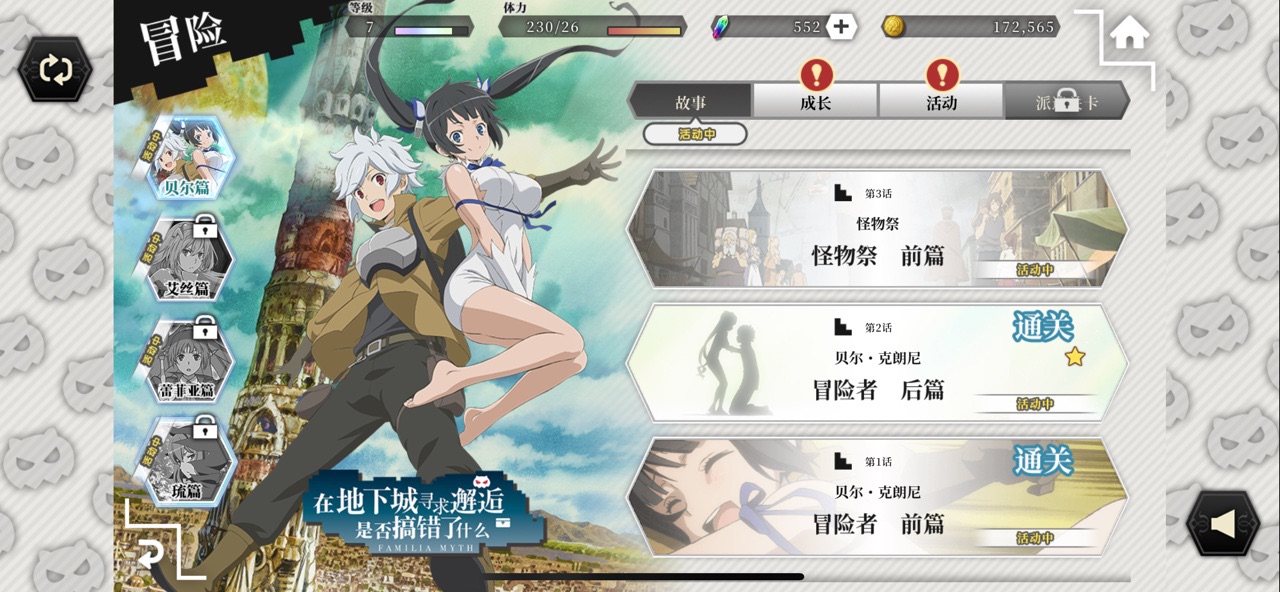The image size is (1280, 592).
Task: Click the locked 派遣 tab
Action: tap(1066, 102)
